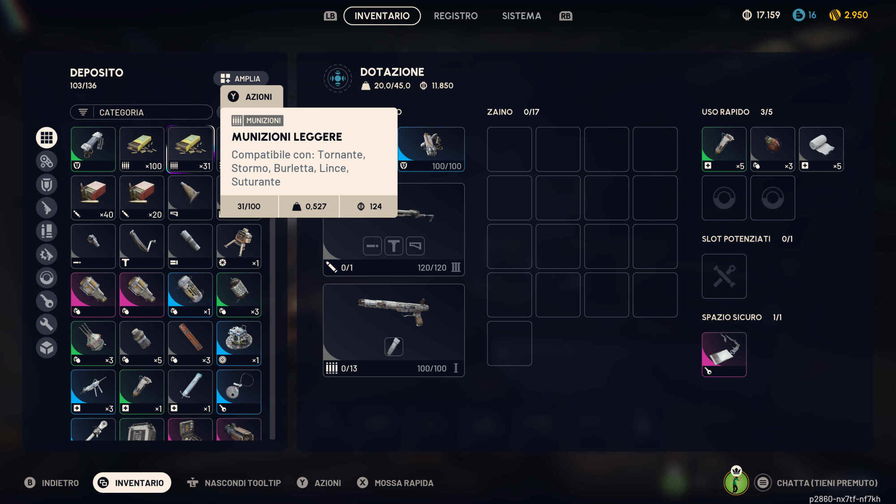Open the Categoria sort dropdown
Image resolution: width=896 pixels, height=504 pixels.
[141, 113]
